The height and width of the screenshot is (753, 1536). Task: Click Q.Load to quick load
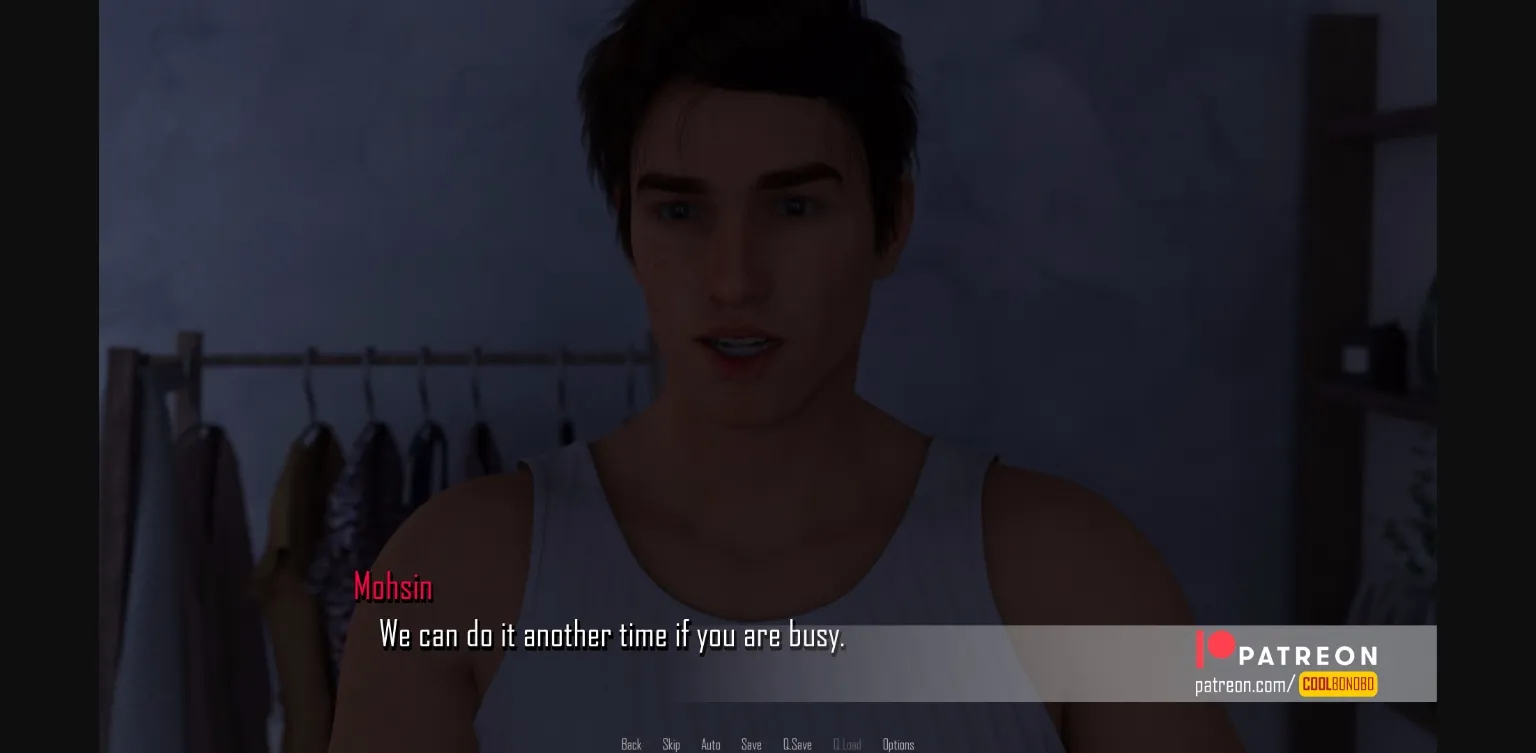[x=847, y=744]
